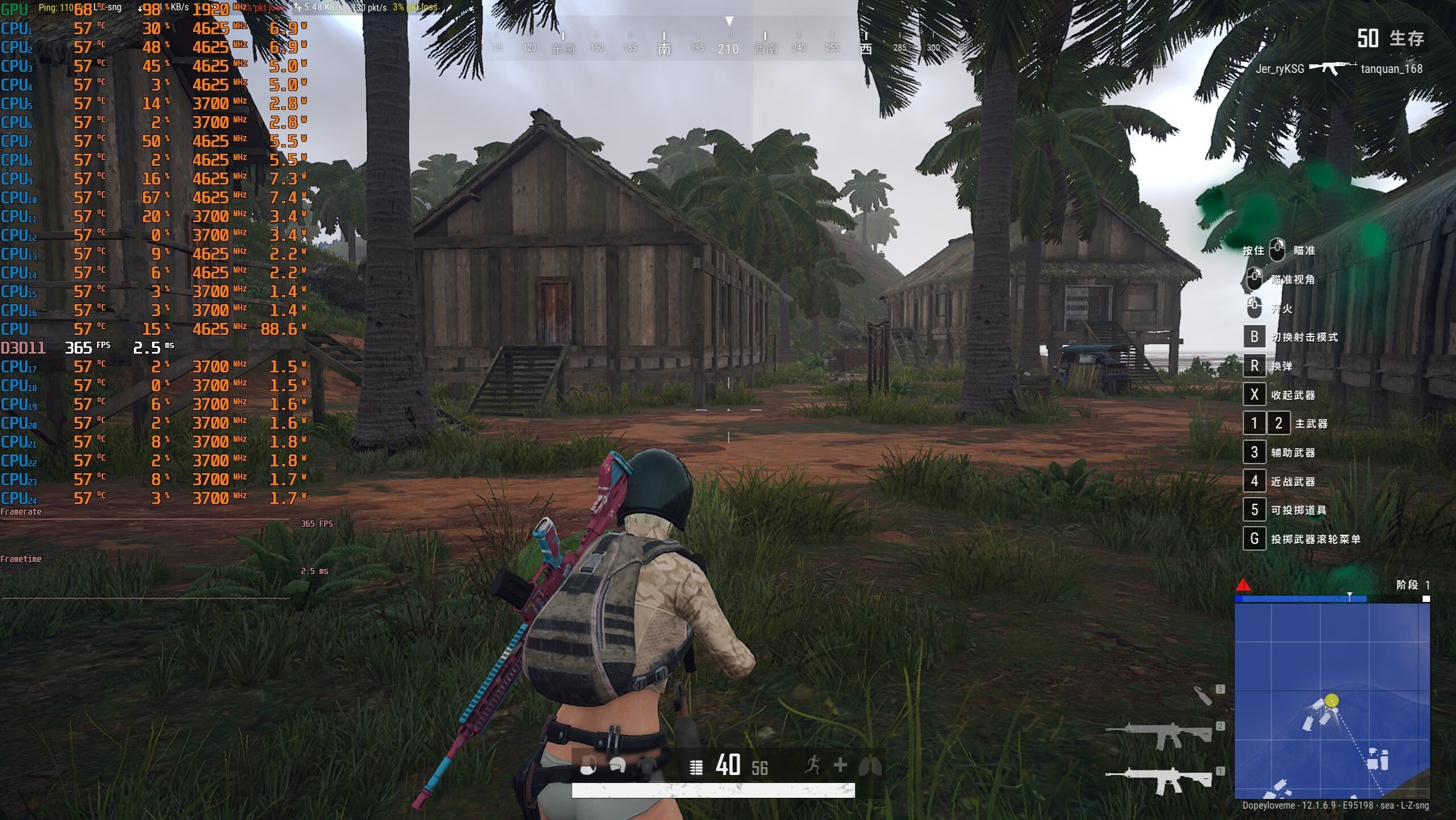Click the running figure boost icon
1456x820 pixels.
[x=813, y=765]
